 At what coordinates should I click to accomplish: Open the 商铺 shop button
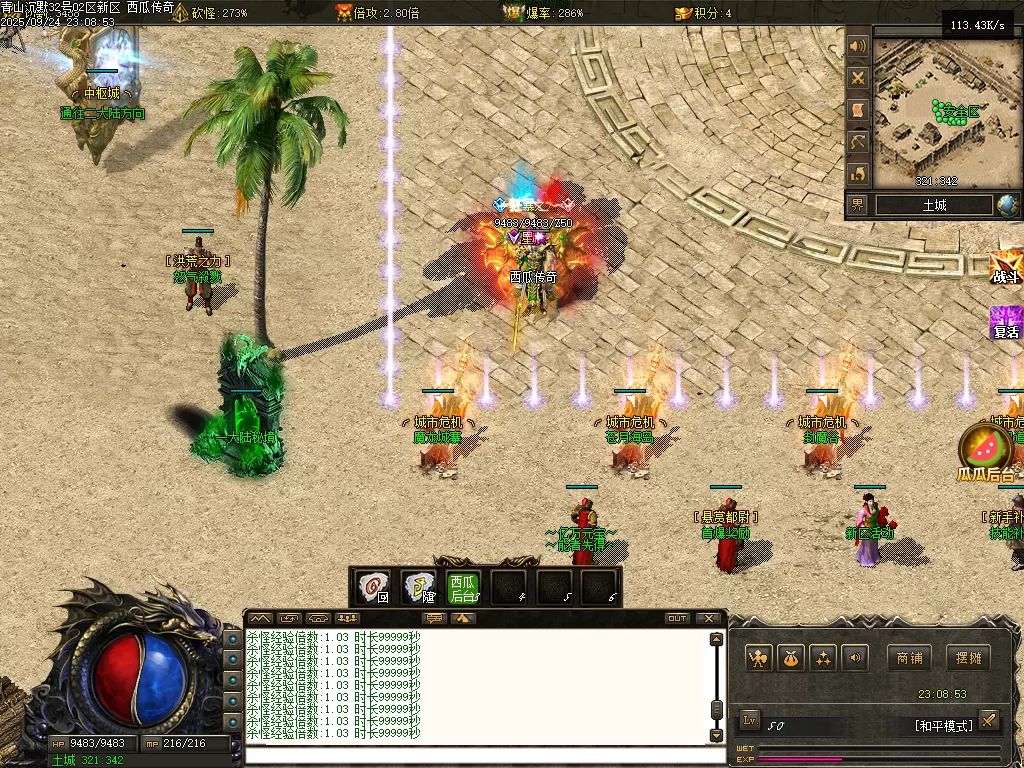pos(909,658)
